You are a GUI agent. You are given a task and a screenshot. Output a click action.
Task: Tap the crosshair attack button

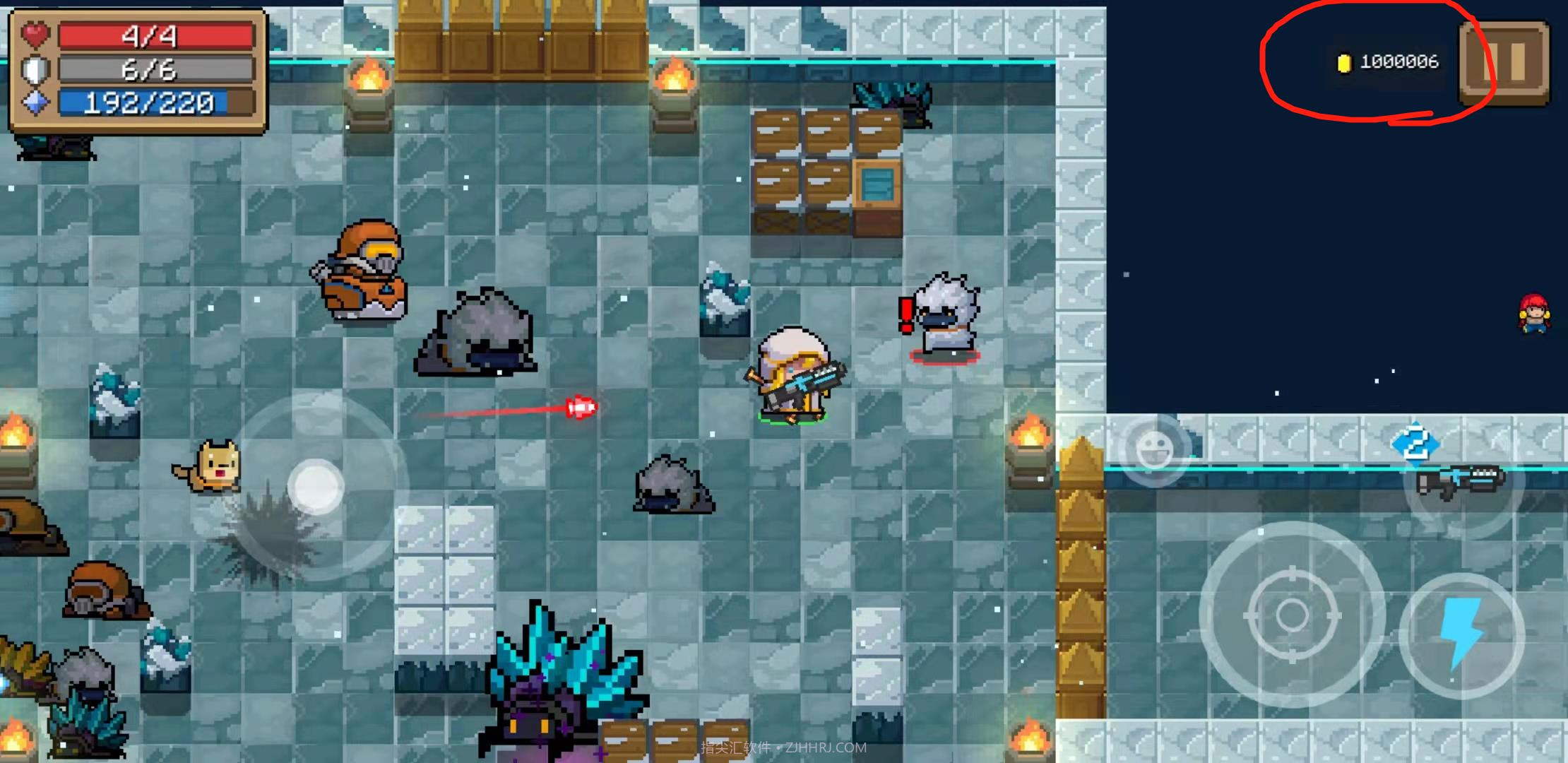[x=1292, y=615]
